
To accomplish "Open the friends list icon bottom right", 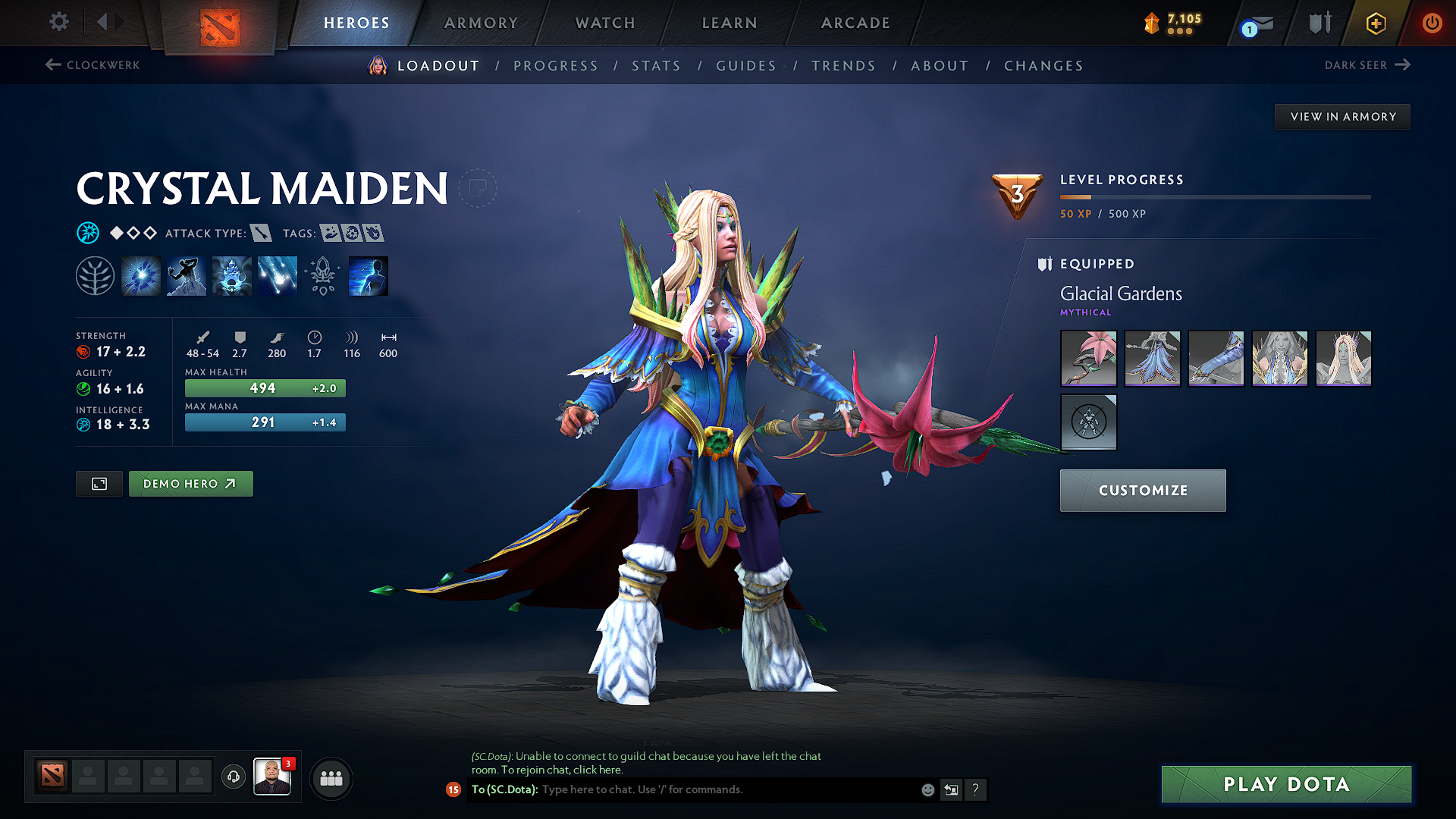I will (x=331, y=779).
